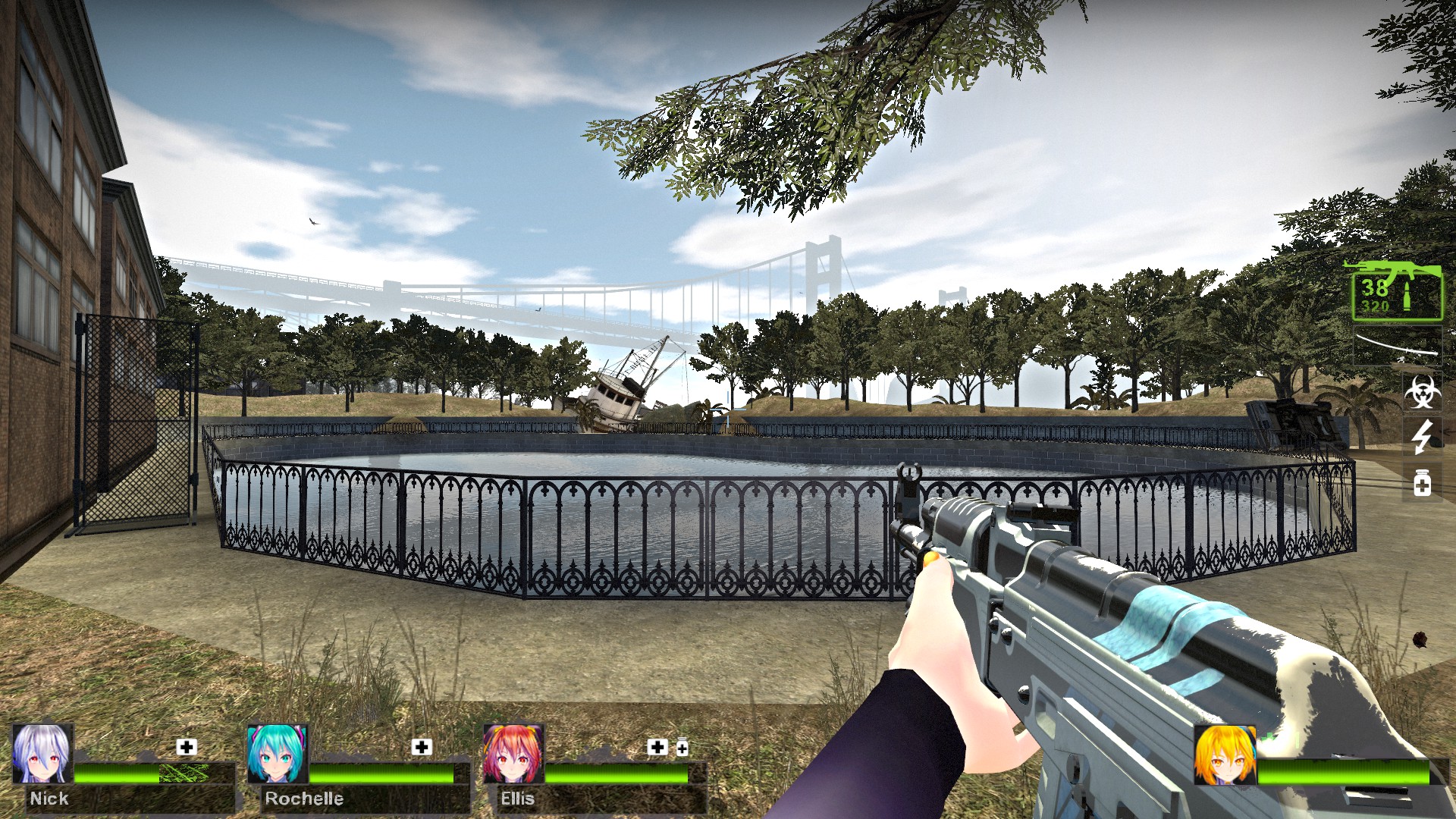Click Nick's first aid kit icon

pyautogui.click(x=187, y=747)
